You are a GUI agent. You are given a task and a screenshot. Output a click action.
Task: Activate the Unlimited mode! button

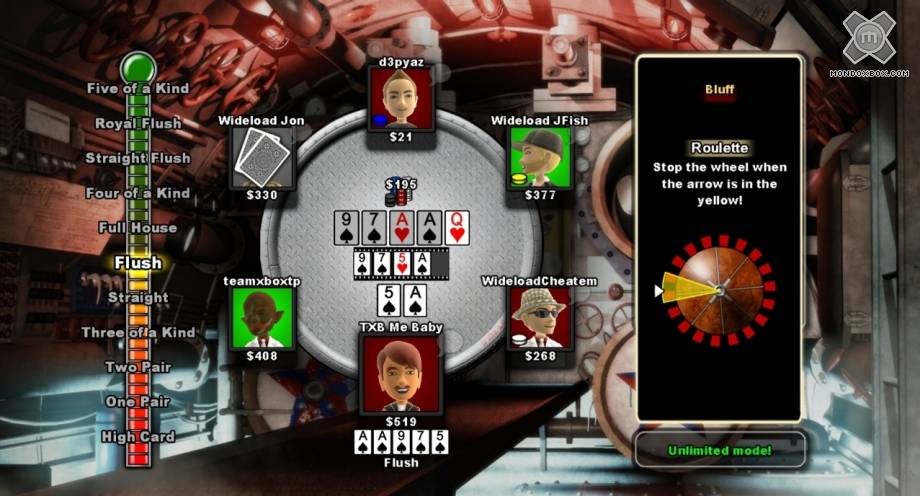[x=719, y=450]
